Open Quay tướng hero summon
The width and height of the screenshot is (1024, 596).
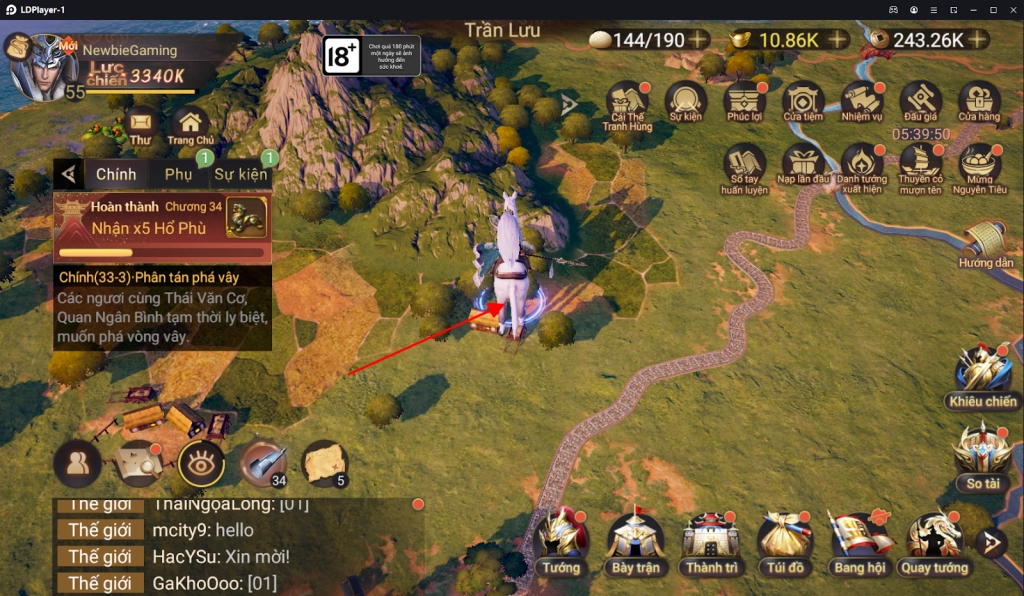pyautogui.click(x=934, y=540)
